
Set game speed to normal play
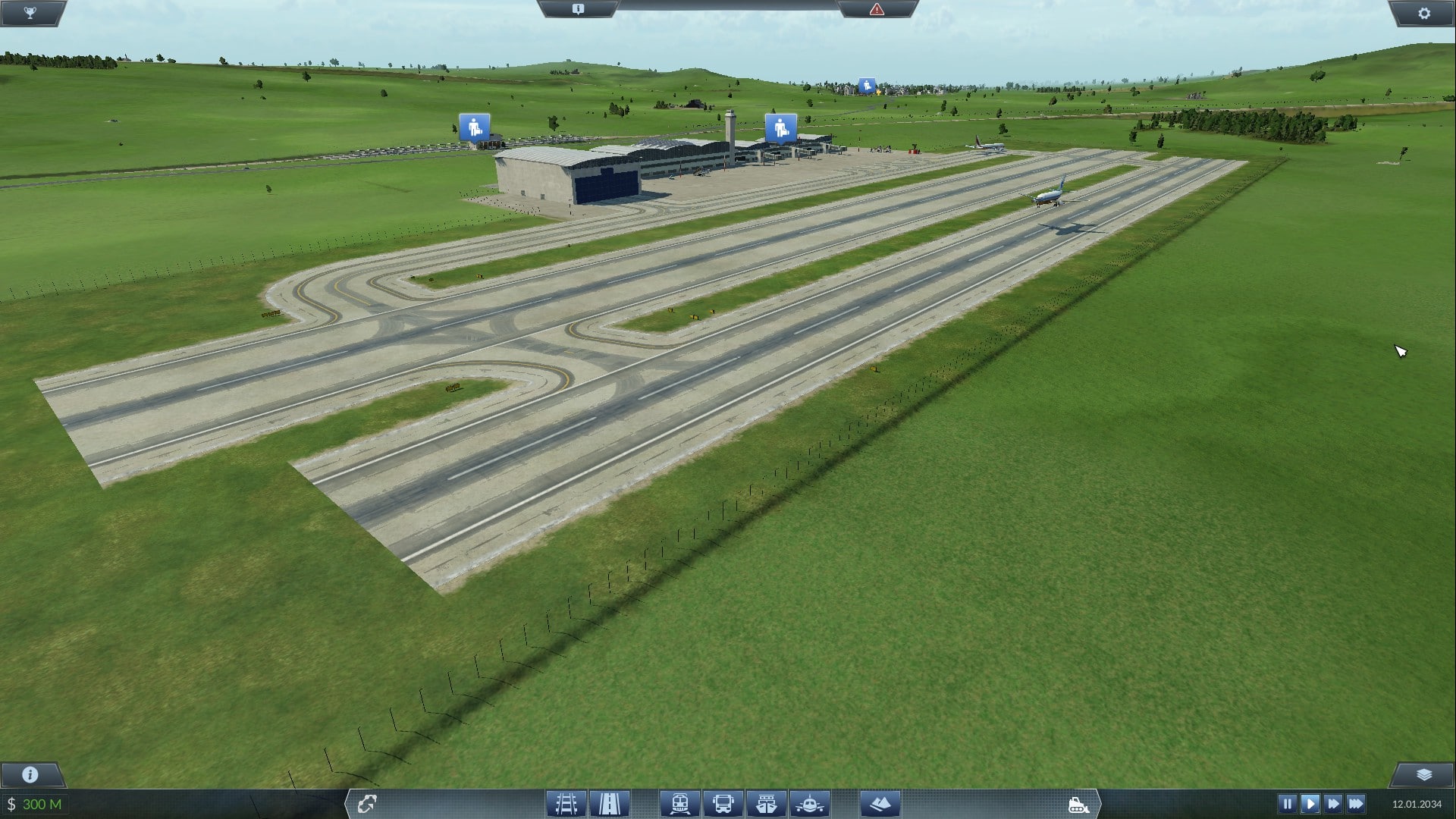1310,804
